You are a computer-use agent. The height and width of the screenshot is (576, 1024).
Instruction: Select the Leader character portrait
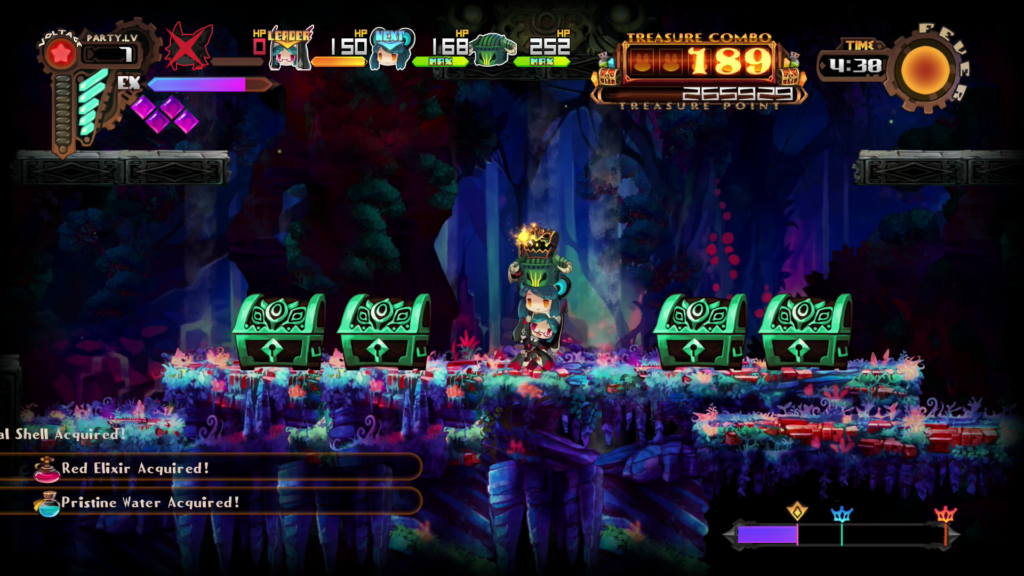(288, 48)
